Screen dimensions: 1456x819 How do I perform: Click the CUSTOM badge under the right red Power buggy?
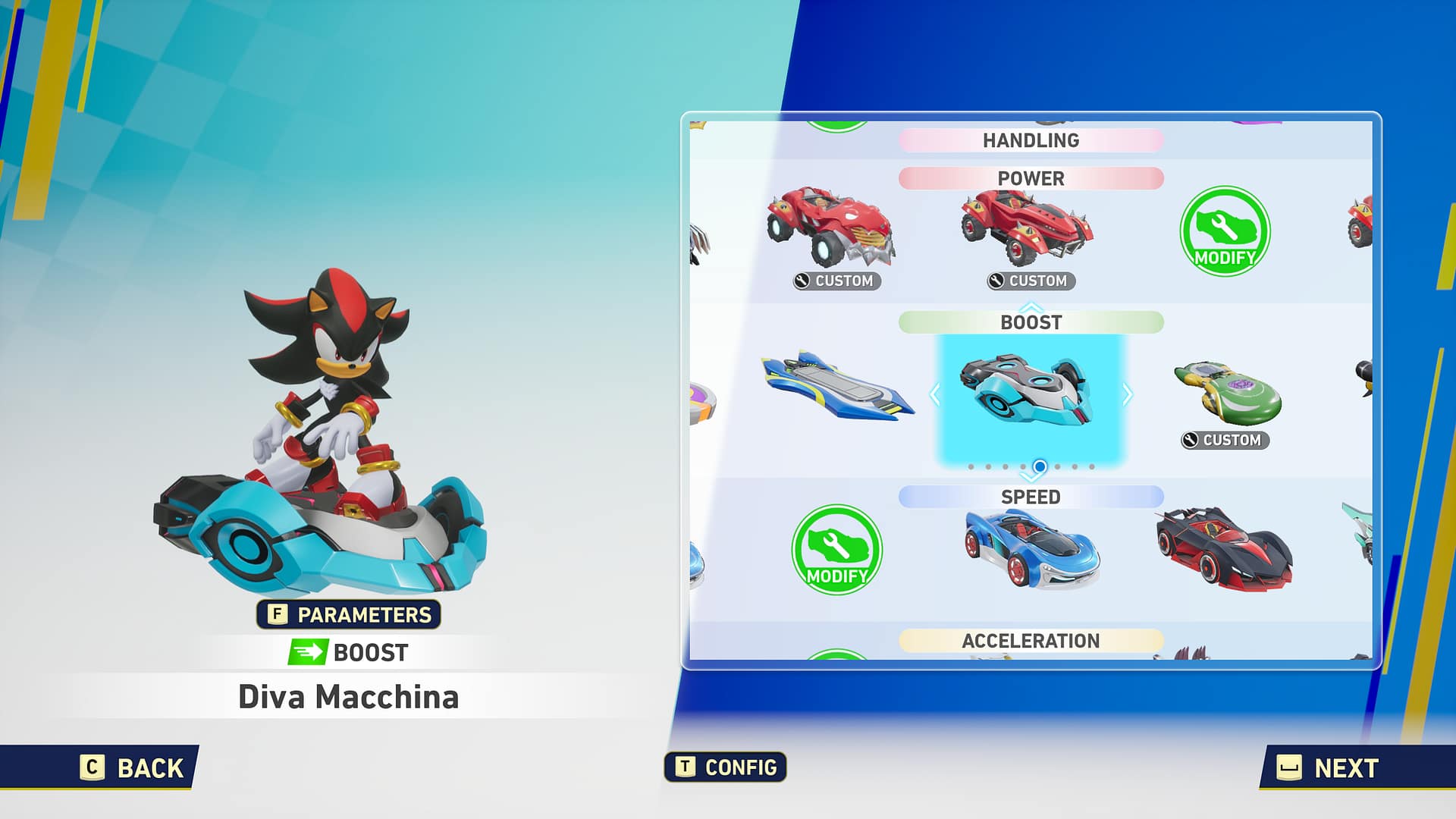pyautogui.click(x=1033, y=281)
